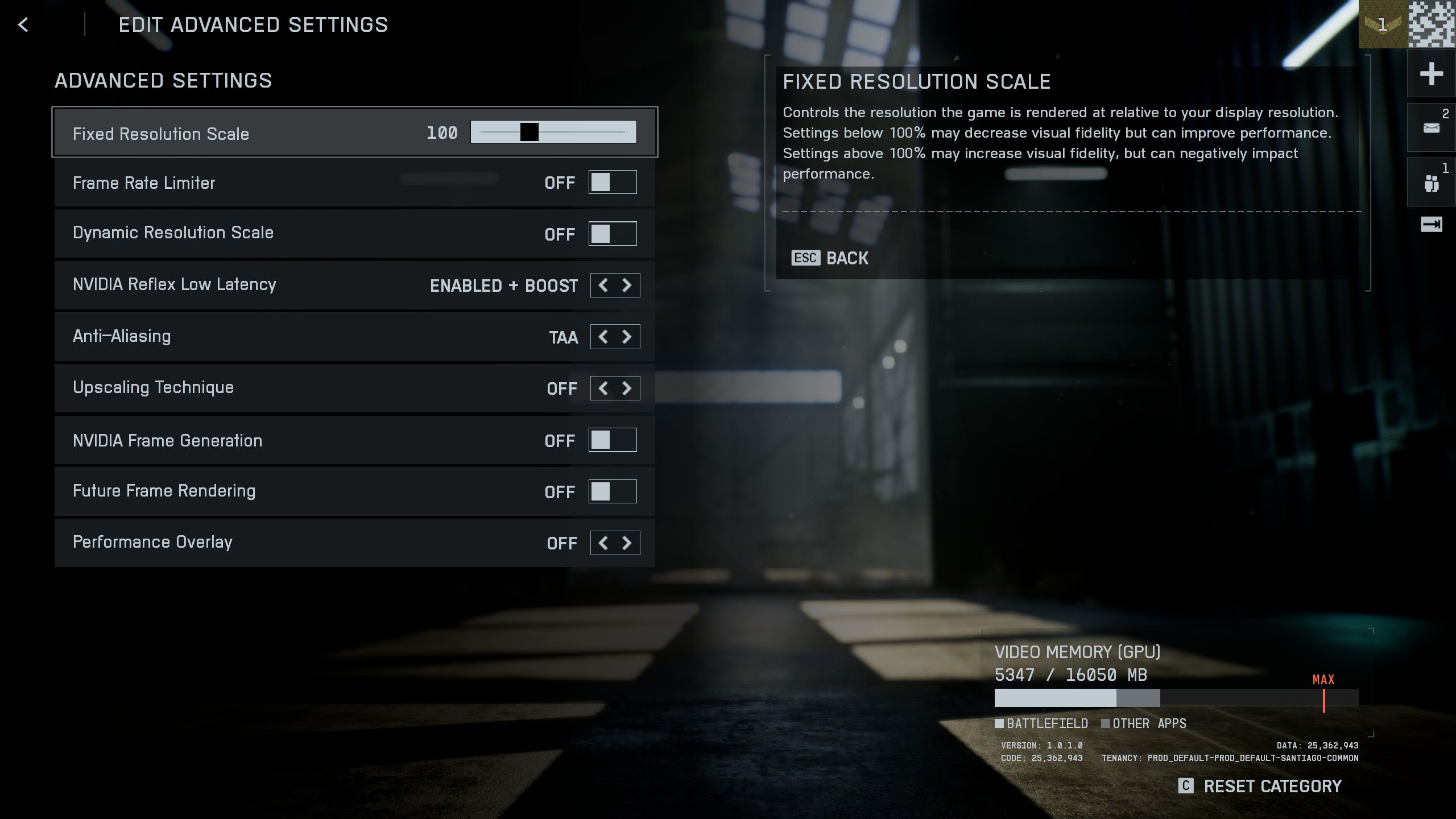Turn on Dynamic Resolution Scale

(x=612, y=234)
